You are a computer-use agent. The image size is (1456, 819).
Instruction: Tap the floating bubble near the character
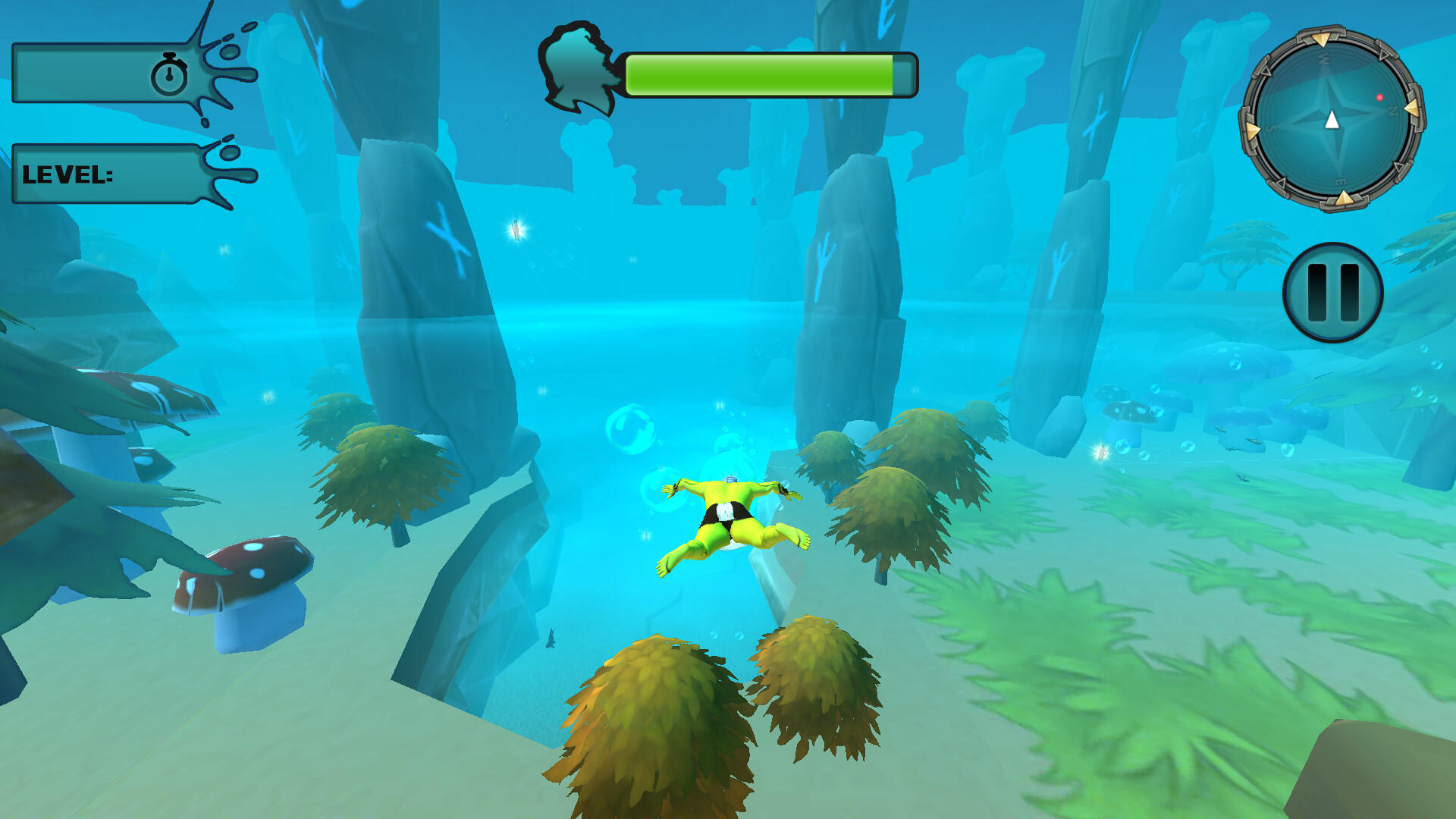[632, 428]
